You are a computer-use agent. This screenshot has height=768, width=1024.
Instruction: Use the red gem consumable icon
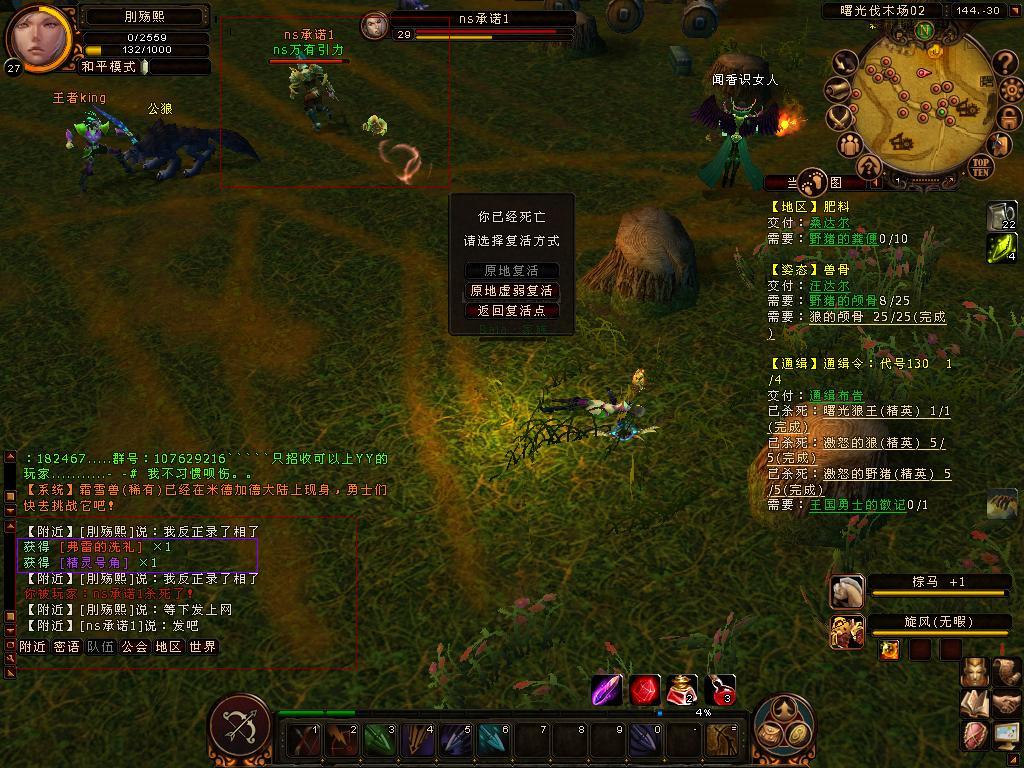tap(645, 690)
